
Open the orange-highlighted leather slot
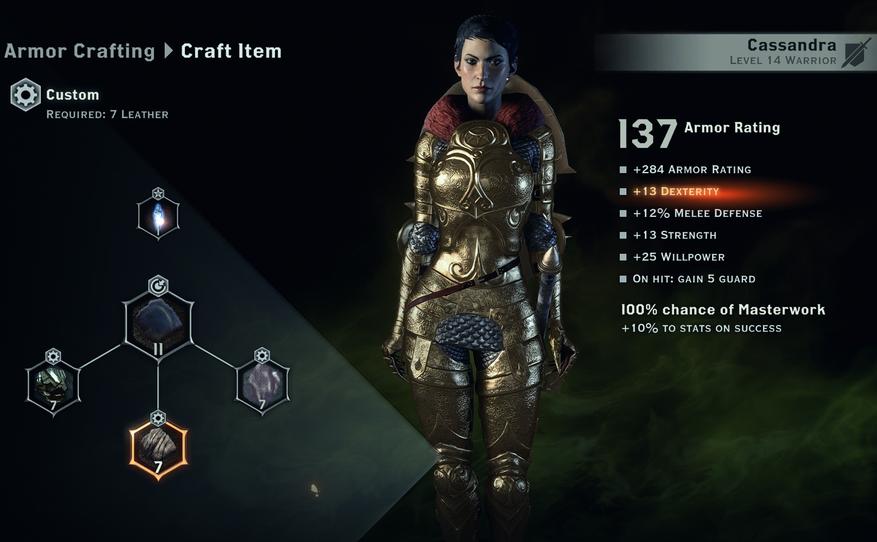click(158, 447)
